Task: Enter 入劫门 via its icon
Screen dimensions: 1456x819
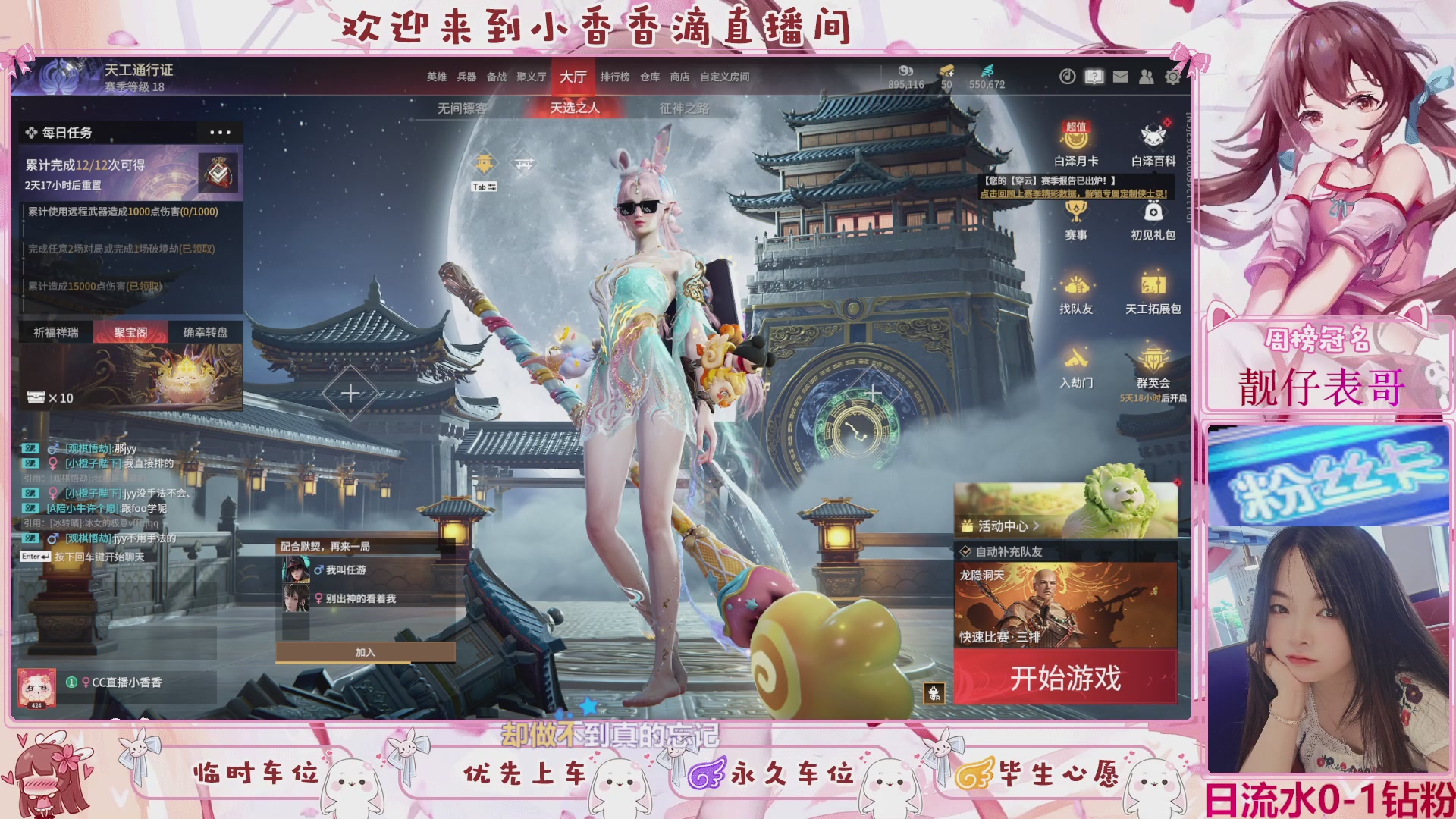Action: point(1076,360)
